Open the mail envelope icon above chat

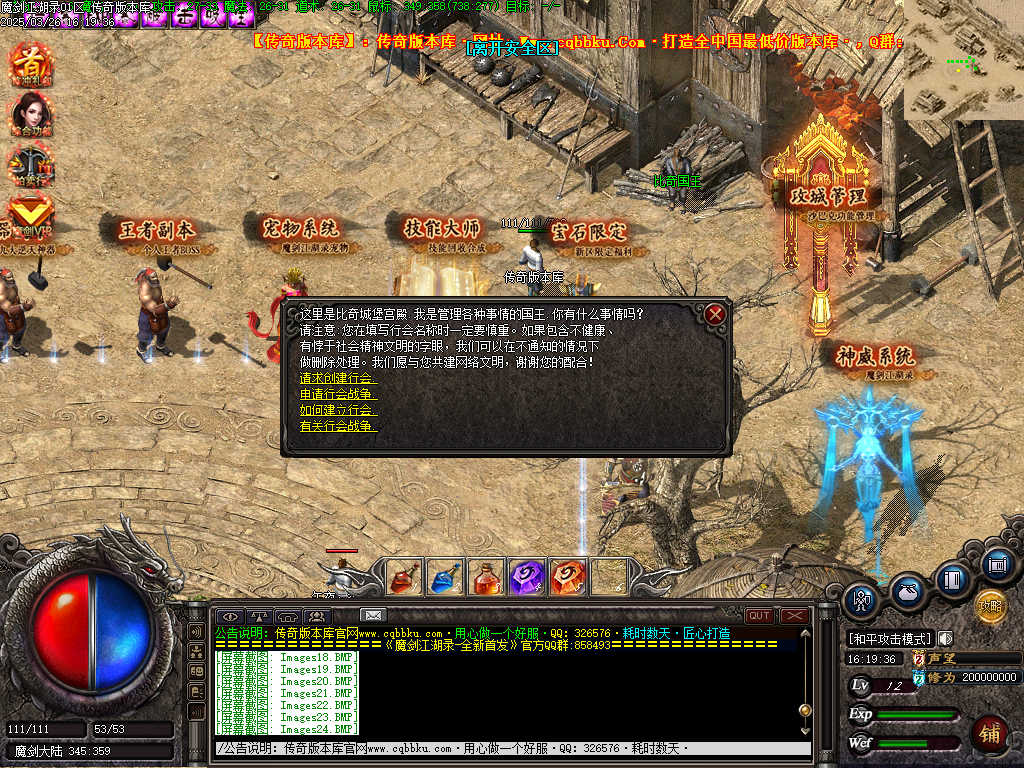pos(373,615)
